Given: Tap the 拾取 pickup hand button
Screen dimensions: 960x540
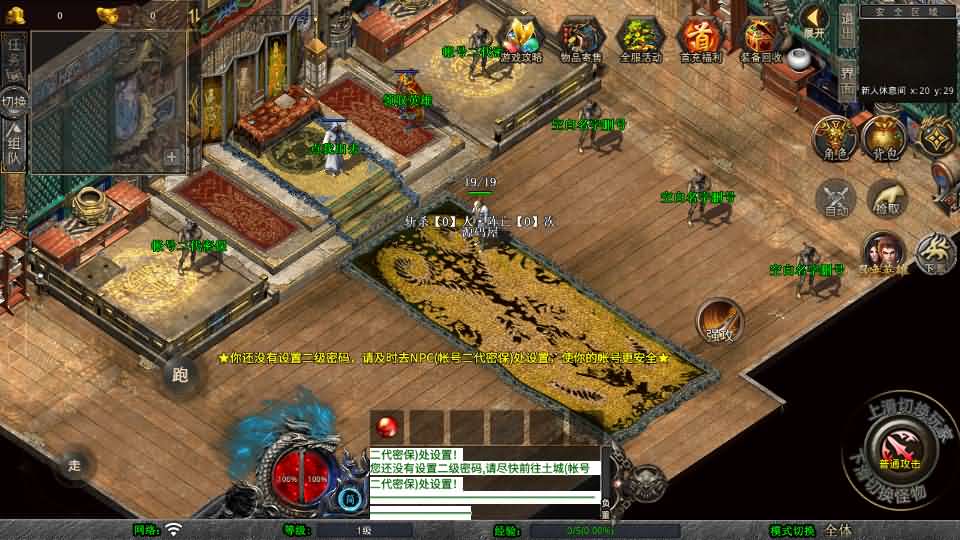Looking at the screenshot, I should pyautogui.click(x=886, y=198).
